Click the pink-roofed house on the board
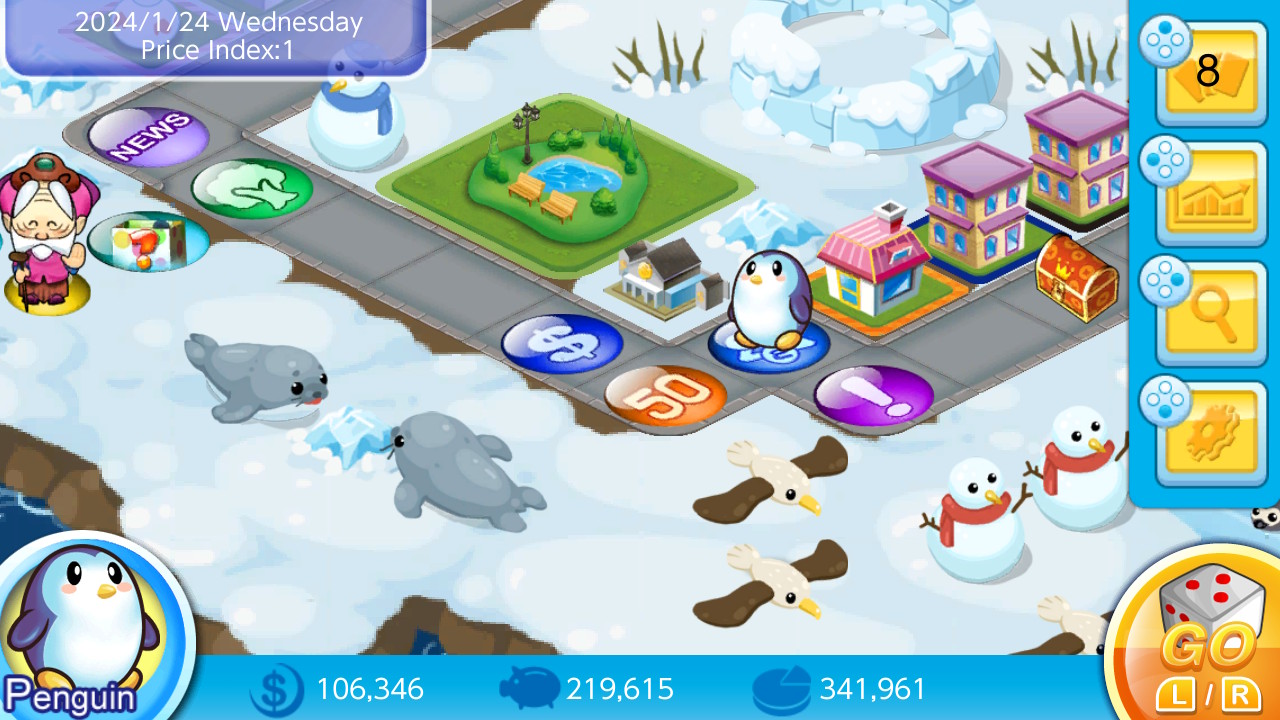Screen dimensions: 1280x720 click(872, 272)
